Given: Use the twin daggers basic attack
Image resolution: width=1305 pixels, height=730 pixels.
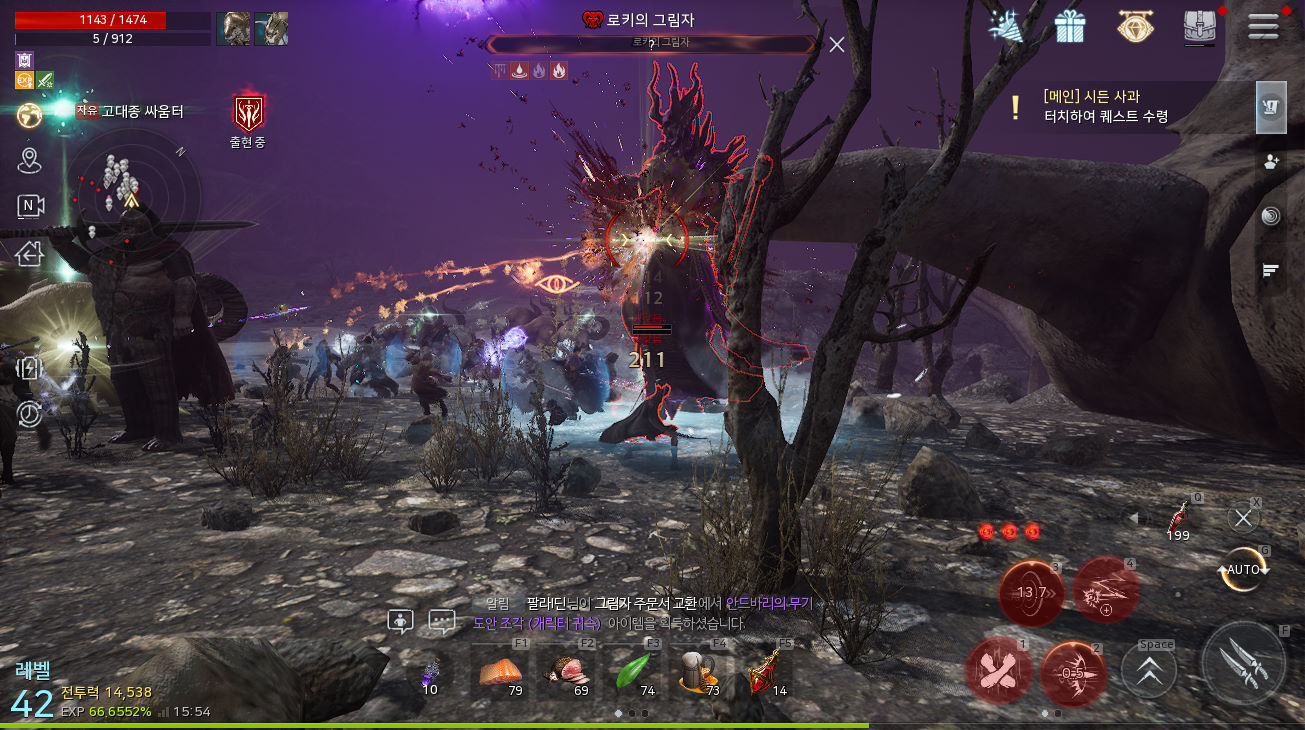Looking at the screenshot, I should click(1243, 662).
